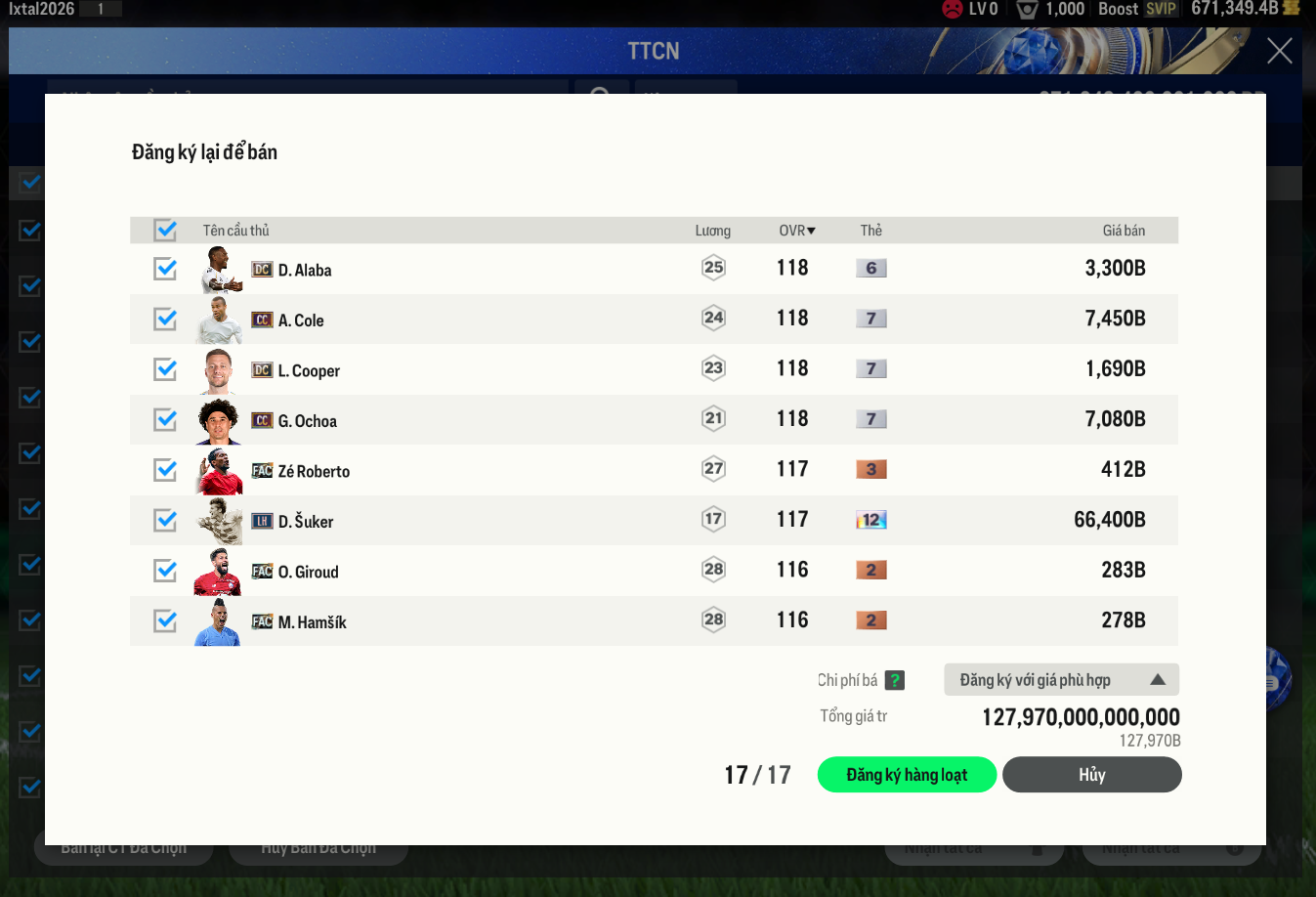
Task: Open the Đăng ký với giá phù hợp dropdown
Action: pyautogui.click(x=1061, y=680)
